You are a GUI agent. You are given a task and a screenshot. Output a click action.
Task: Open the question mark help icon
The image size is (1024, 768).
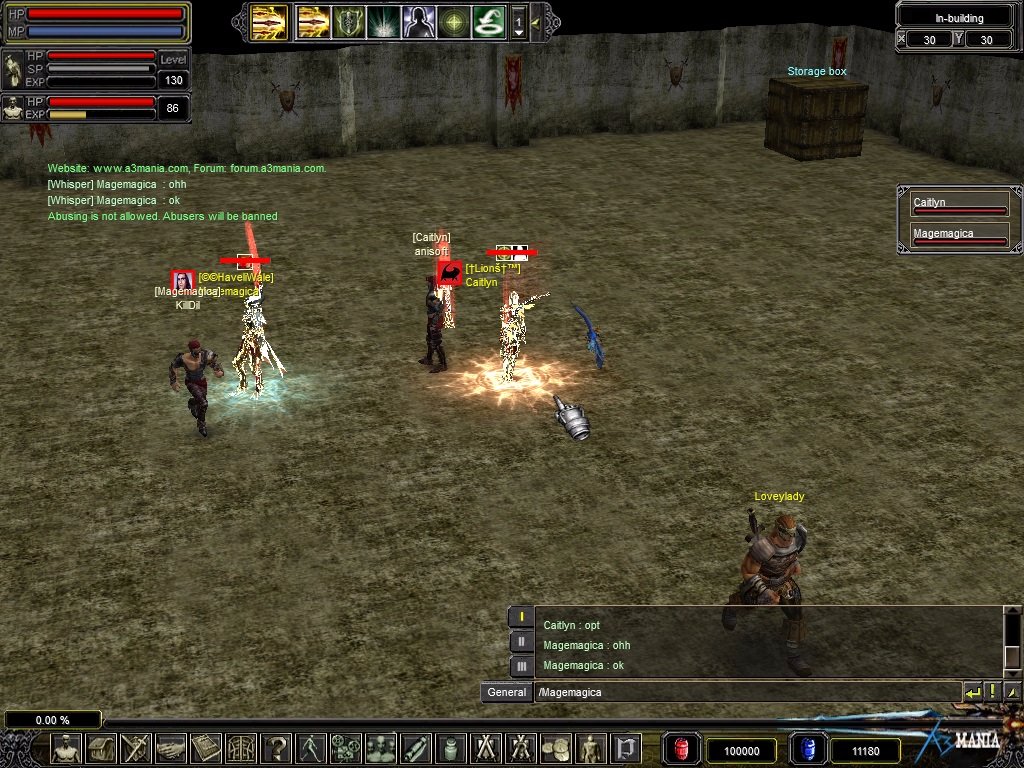click(276, 748)
